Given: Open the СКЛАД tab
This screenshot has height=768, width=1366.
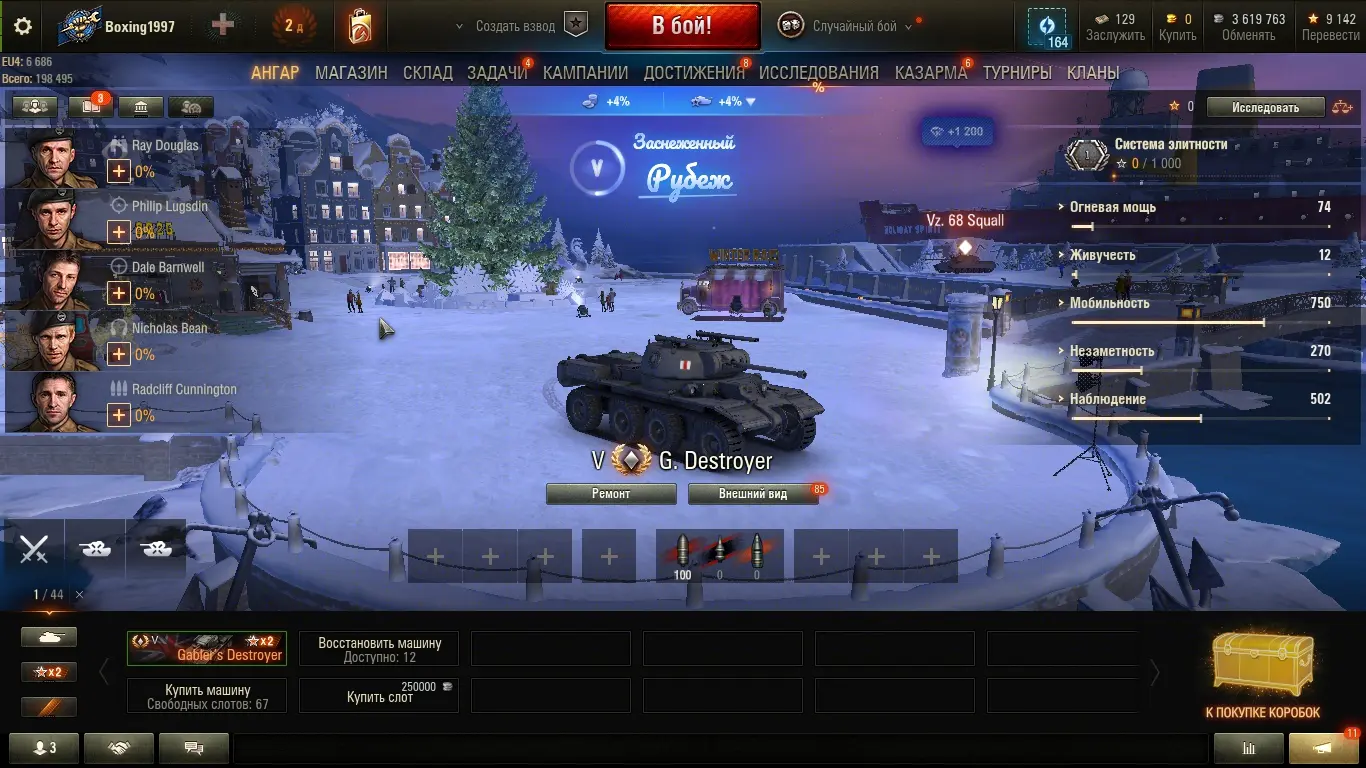Looking at the screenshot, I should click(427, 73).
